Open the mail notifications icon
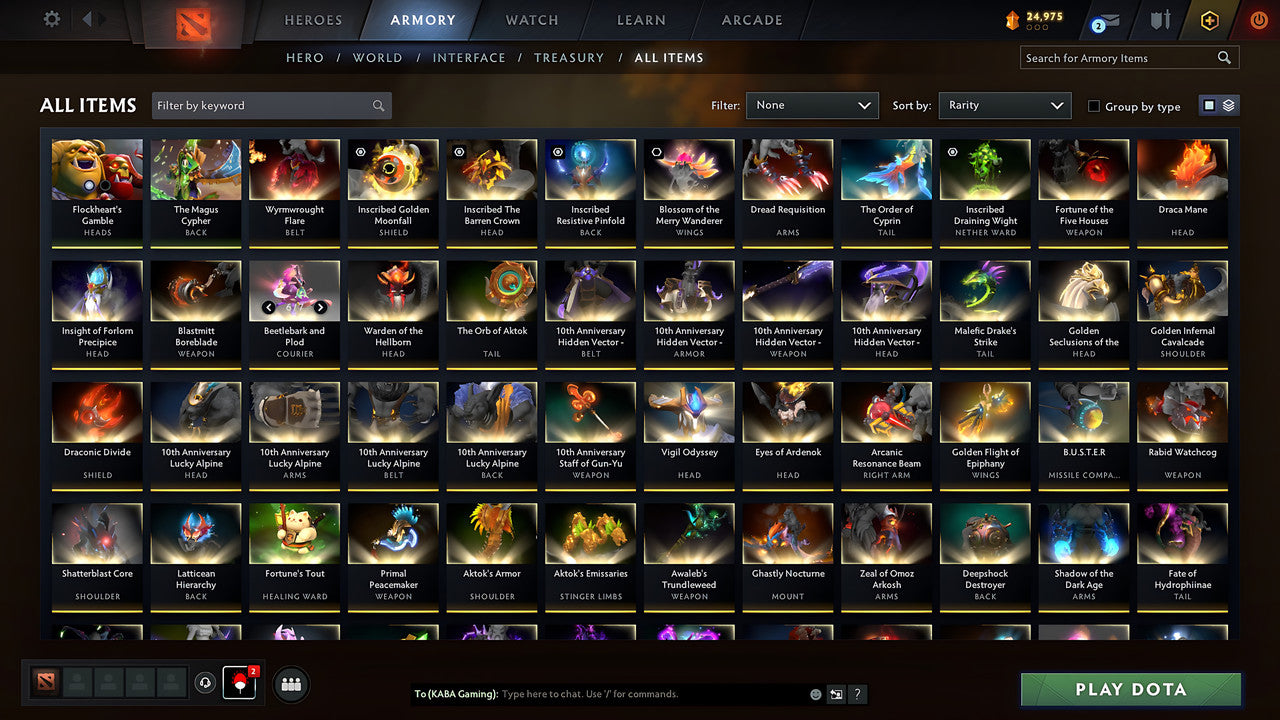1280x720 pixels. tap(1102, 19)
